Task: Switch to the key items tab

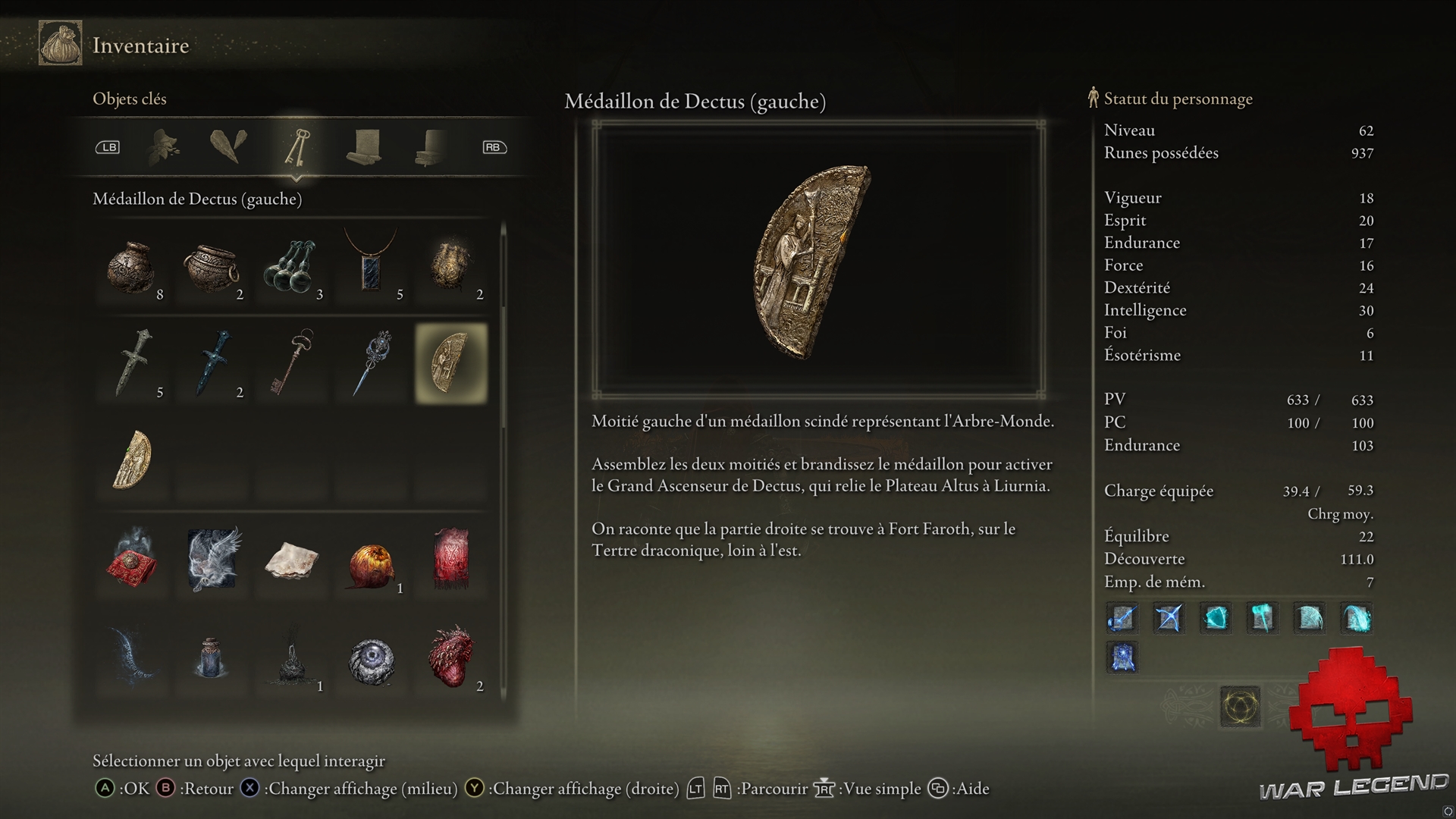Action: pyautogui.click(x=297, y=147)
